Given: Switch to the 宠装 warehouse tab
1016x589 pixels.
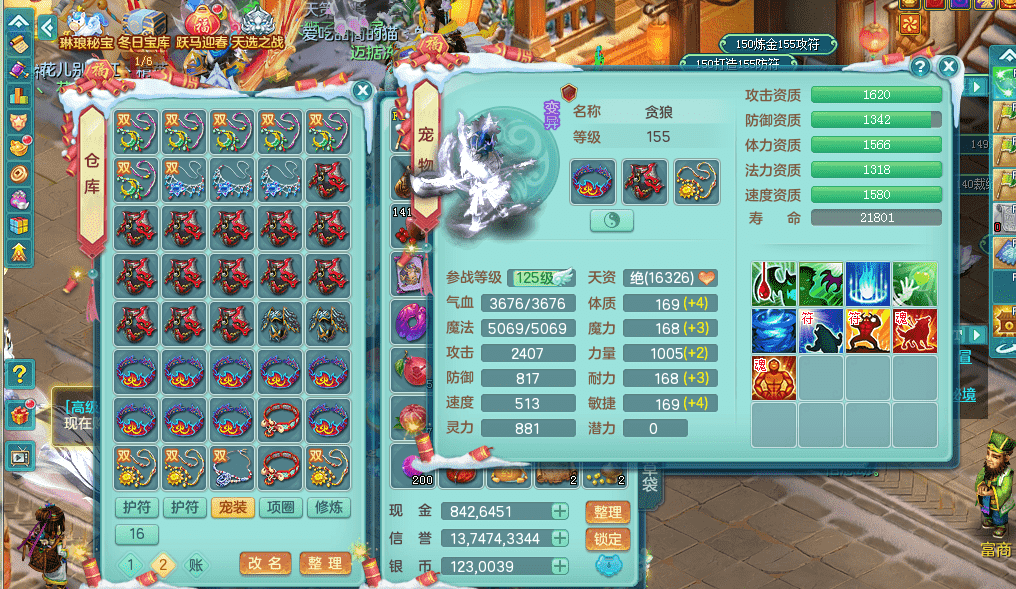Looking at the screenshot, I should coord(232,508).
